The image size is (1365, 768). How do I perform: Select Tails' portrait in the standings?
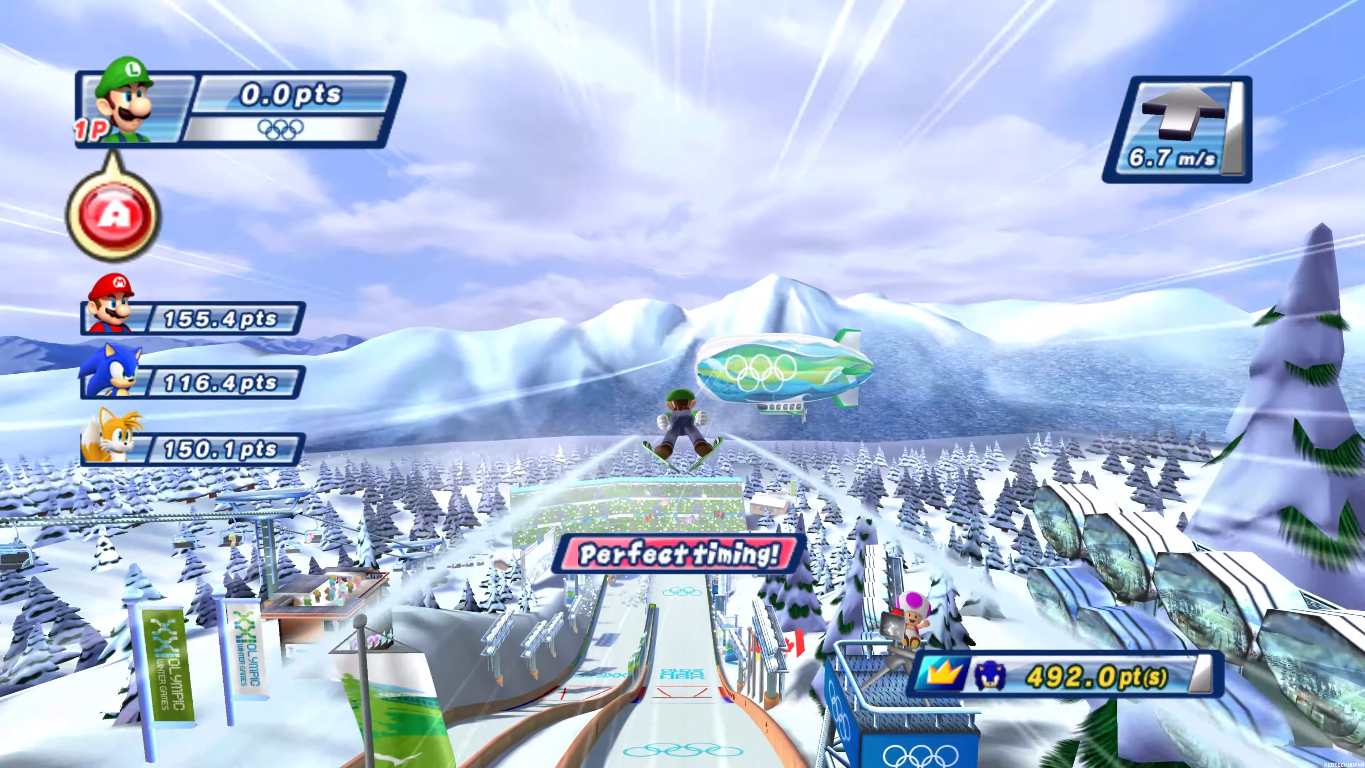(x=112, y=437)
